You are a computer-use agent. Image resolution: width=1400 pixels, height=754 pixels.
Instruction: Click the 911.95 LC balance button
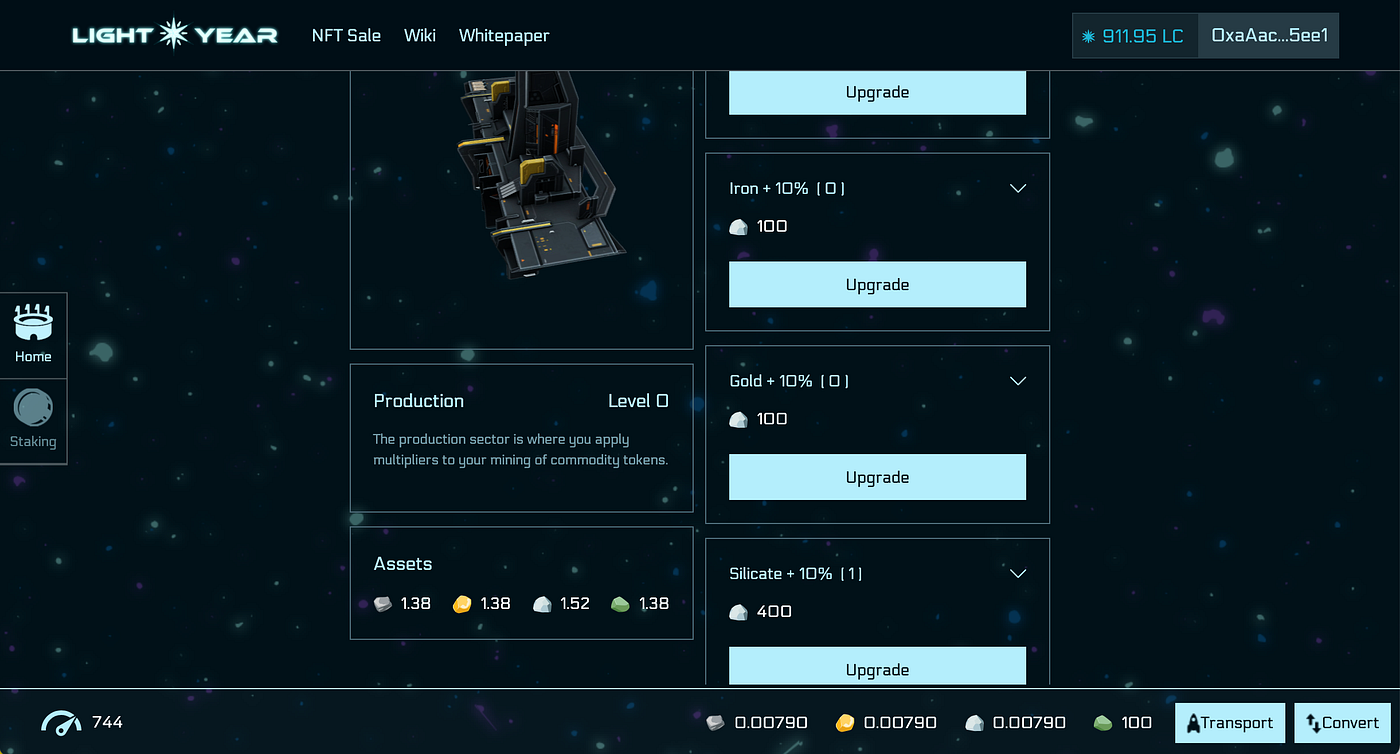(x=1135, y=36)
